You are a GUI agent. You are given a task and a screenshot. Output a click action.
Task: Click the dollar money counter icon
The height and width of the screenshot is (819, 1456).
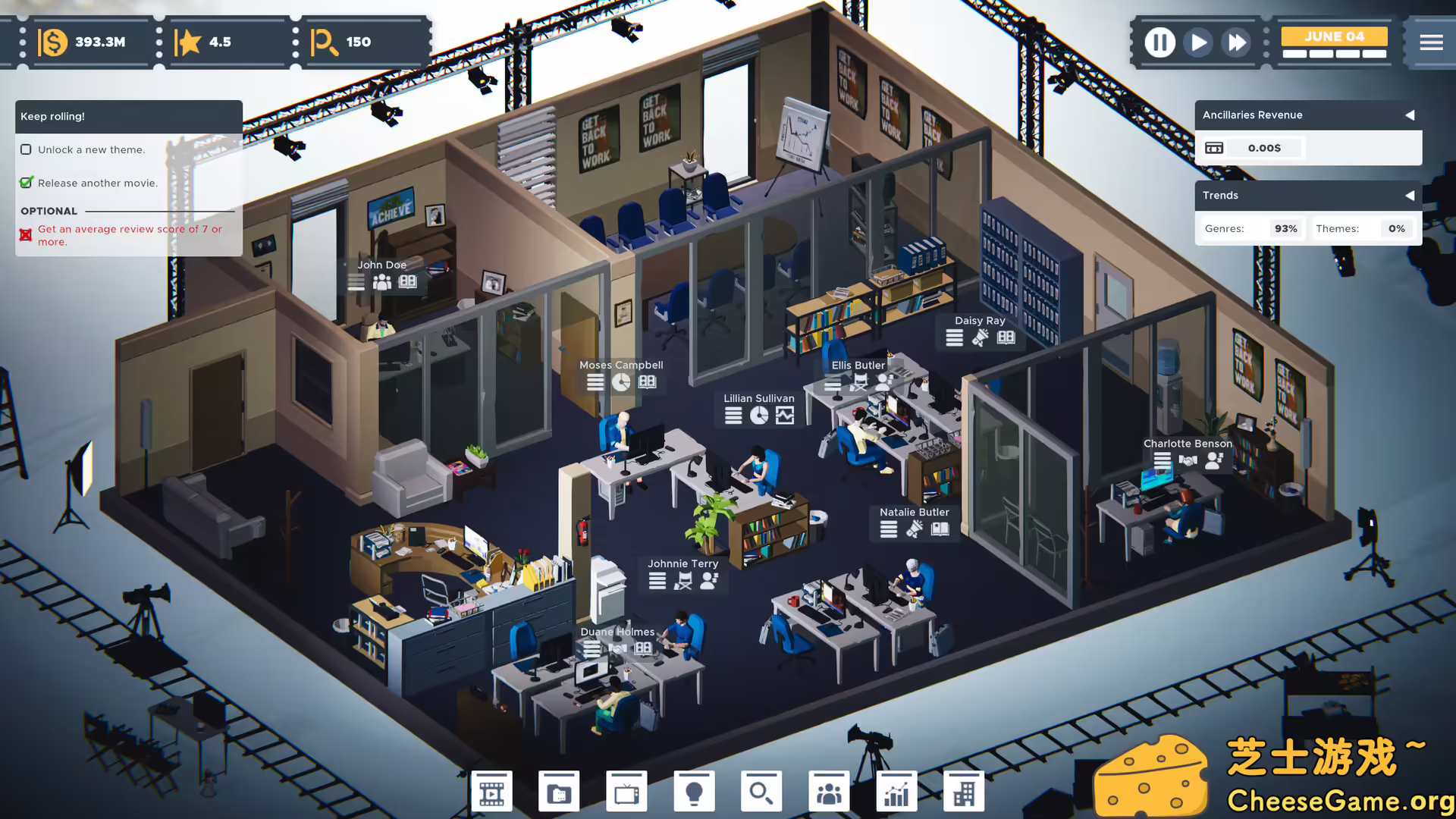coord(52,42)
